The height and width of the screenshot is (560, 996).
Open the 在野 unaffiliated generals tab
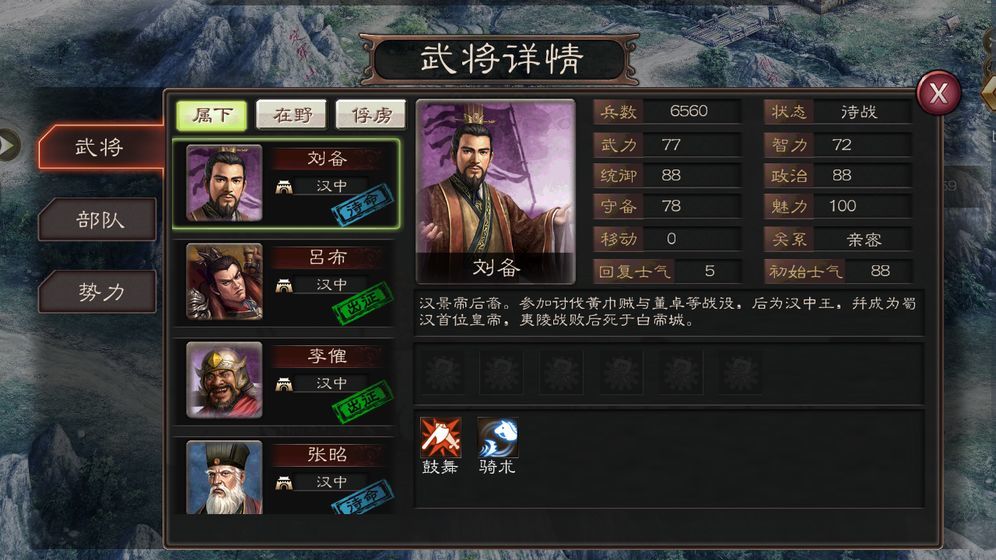[x=291, y=115]
